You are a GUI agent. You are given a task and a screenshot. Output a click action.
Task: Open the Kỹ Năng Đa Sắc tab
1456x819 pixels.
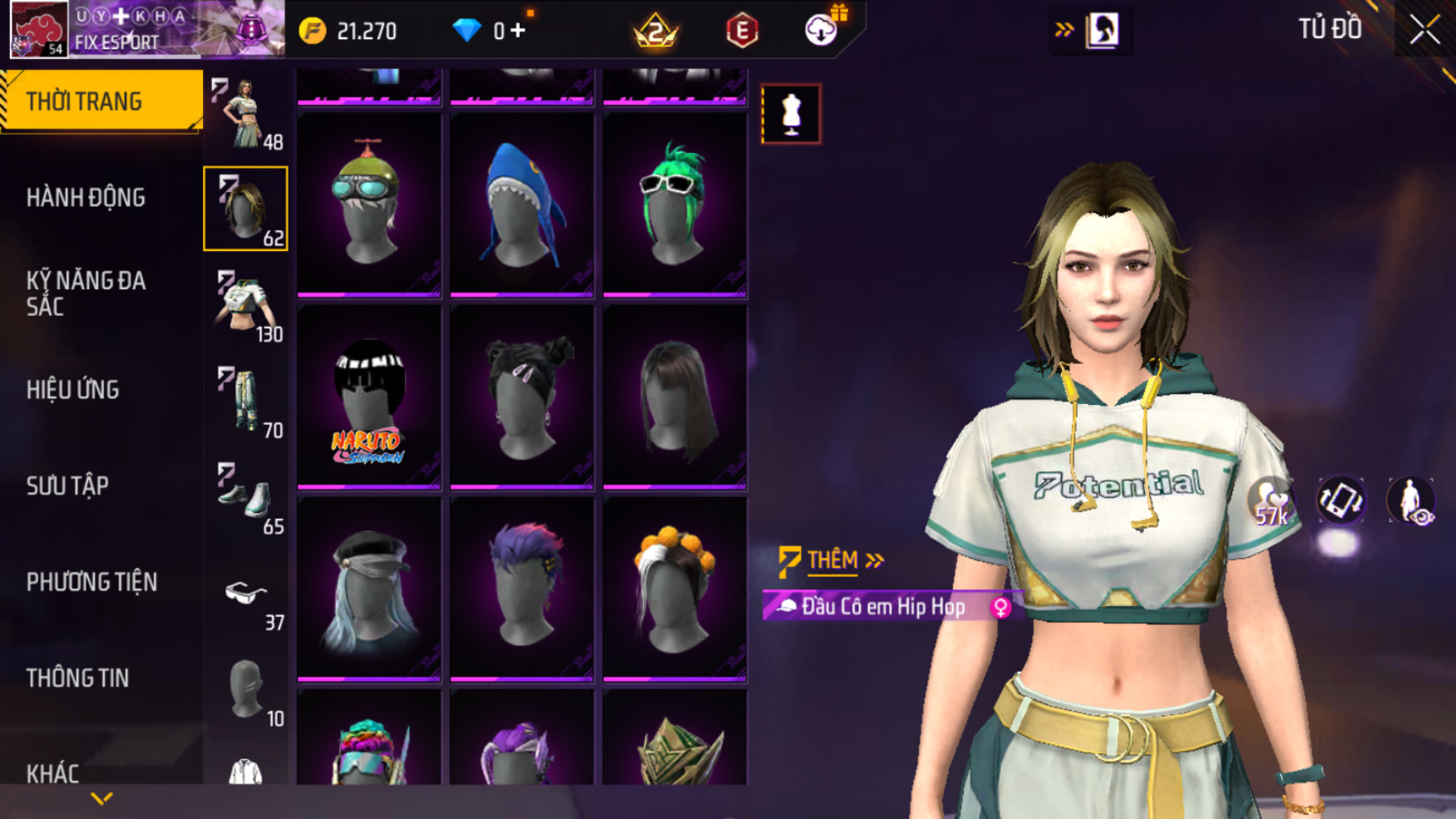click(86, 294)
